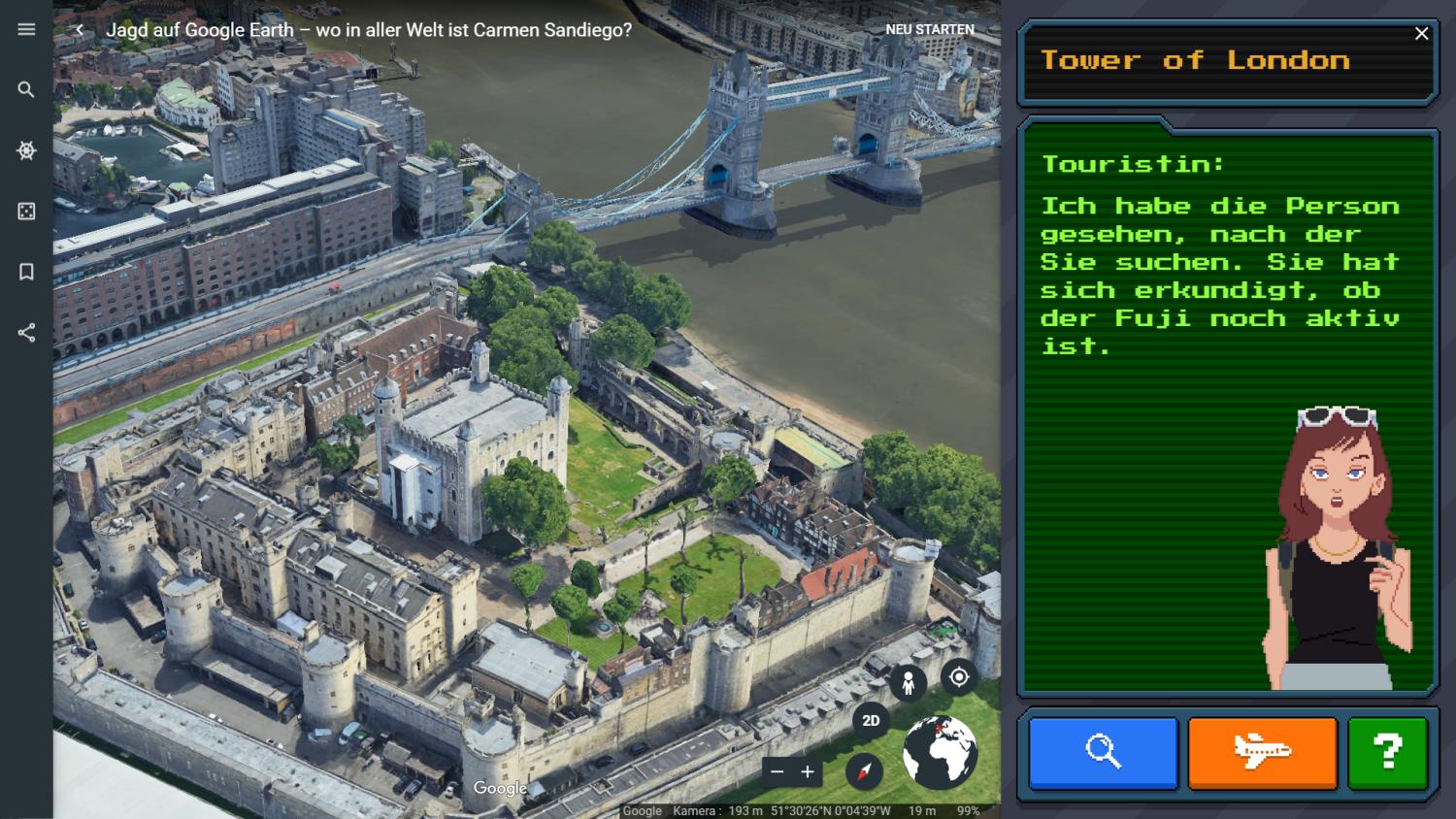Open the bookmark projects icon
The width and height of the screenshot is (1456, 819).
(x=26, y=272)
